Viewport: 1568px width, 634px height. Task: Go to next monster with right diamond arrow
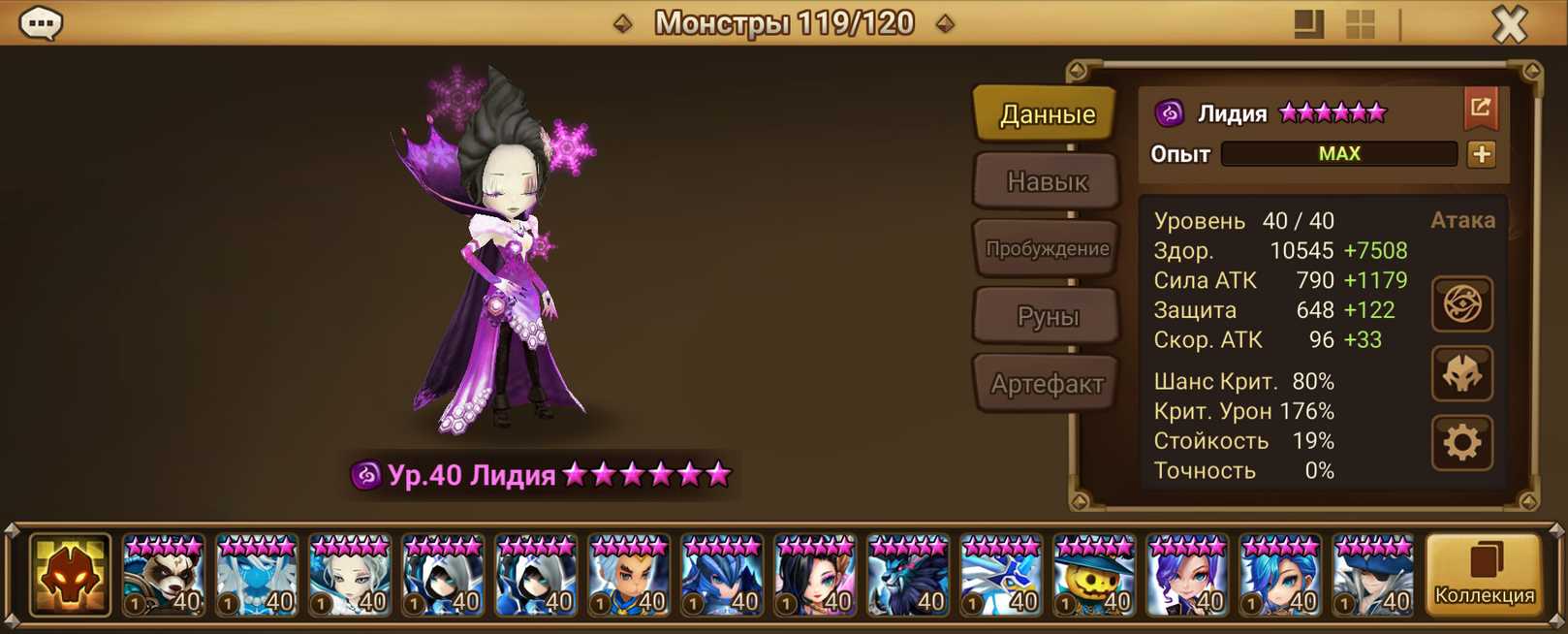945,23
